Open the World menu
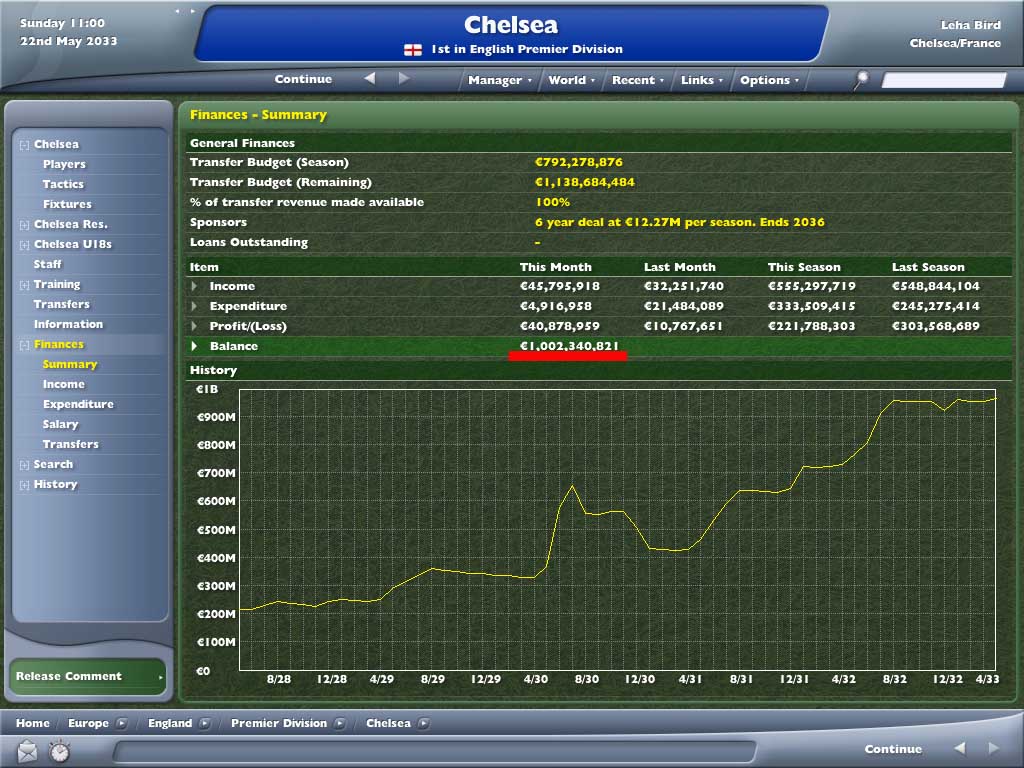 point(571,80)
